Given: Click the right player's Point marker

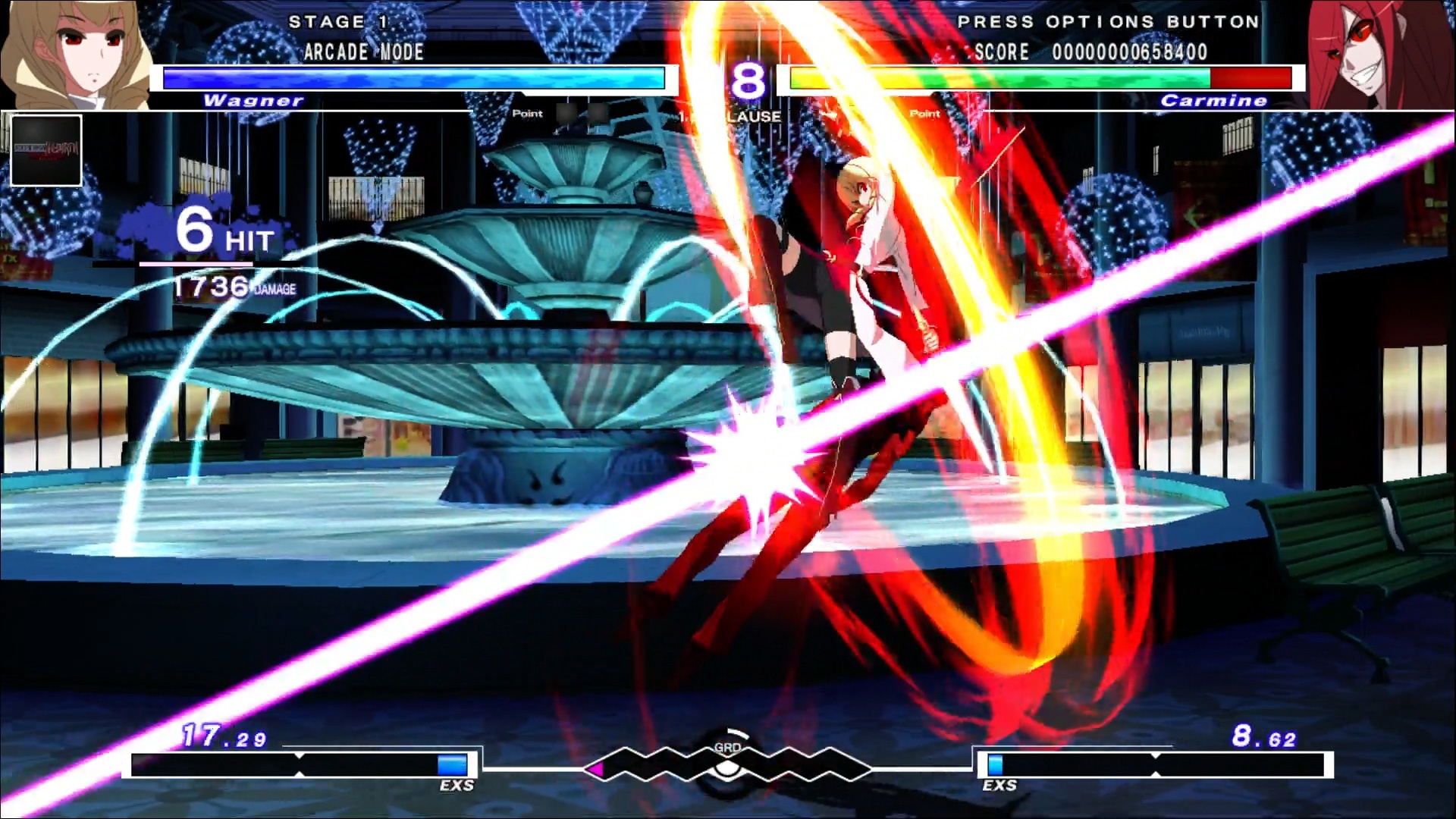Looking at the screenshot, I should click(x=924, y=114).
